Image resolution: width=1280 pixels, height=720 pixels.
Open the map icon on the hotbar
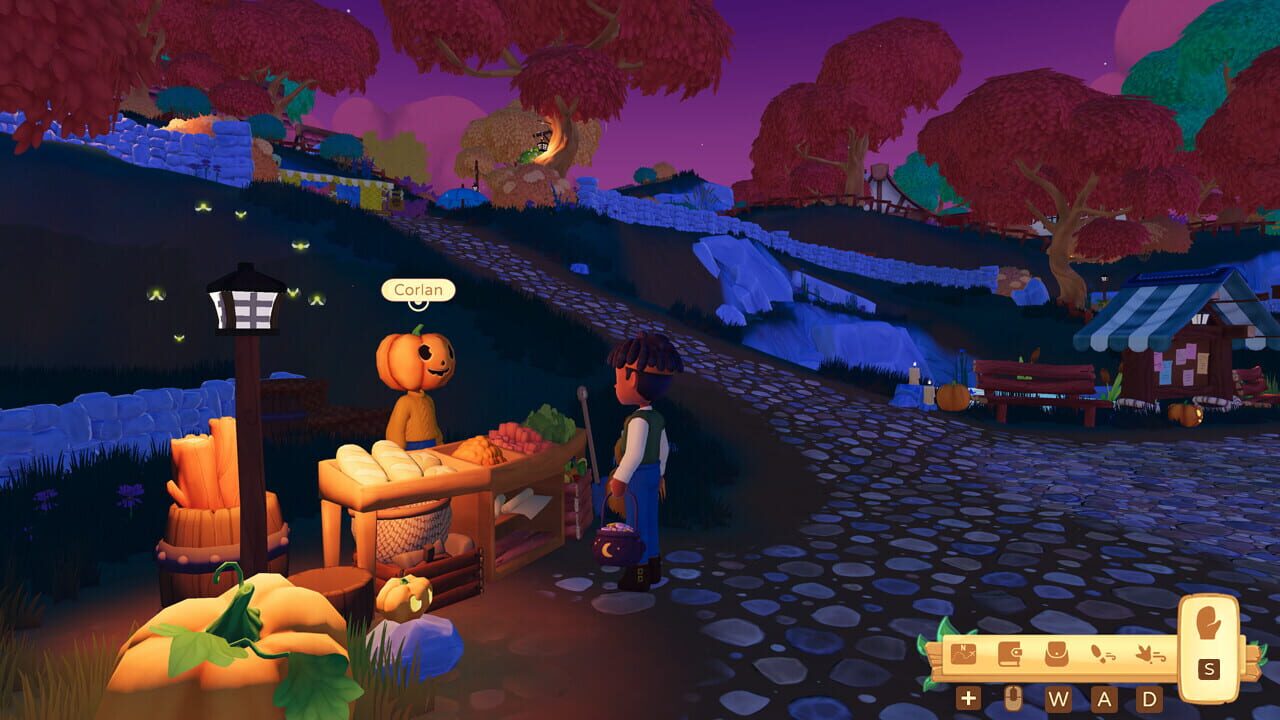click(963, 652)
